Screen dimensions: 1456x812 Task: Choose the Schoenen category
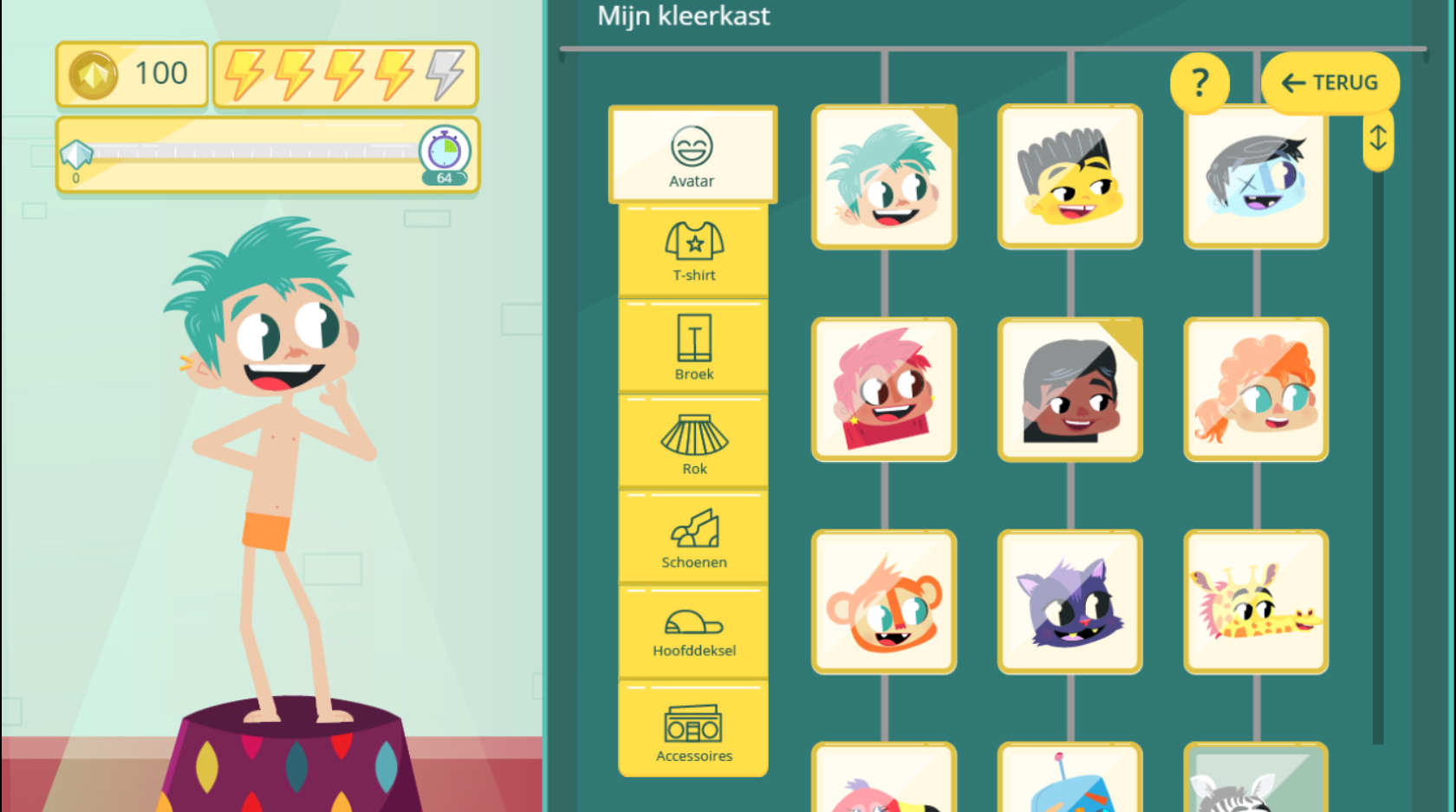click(693, 537)
